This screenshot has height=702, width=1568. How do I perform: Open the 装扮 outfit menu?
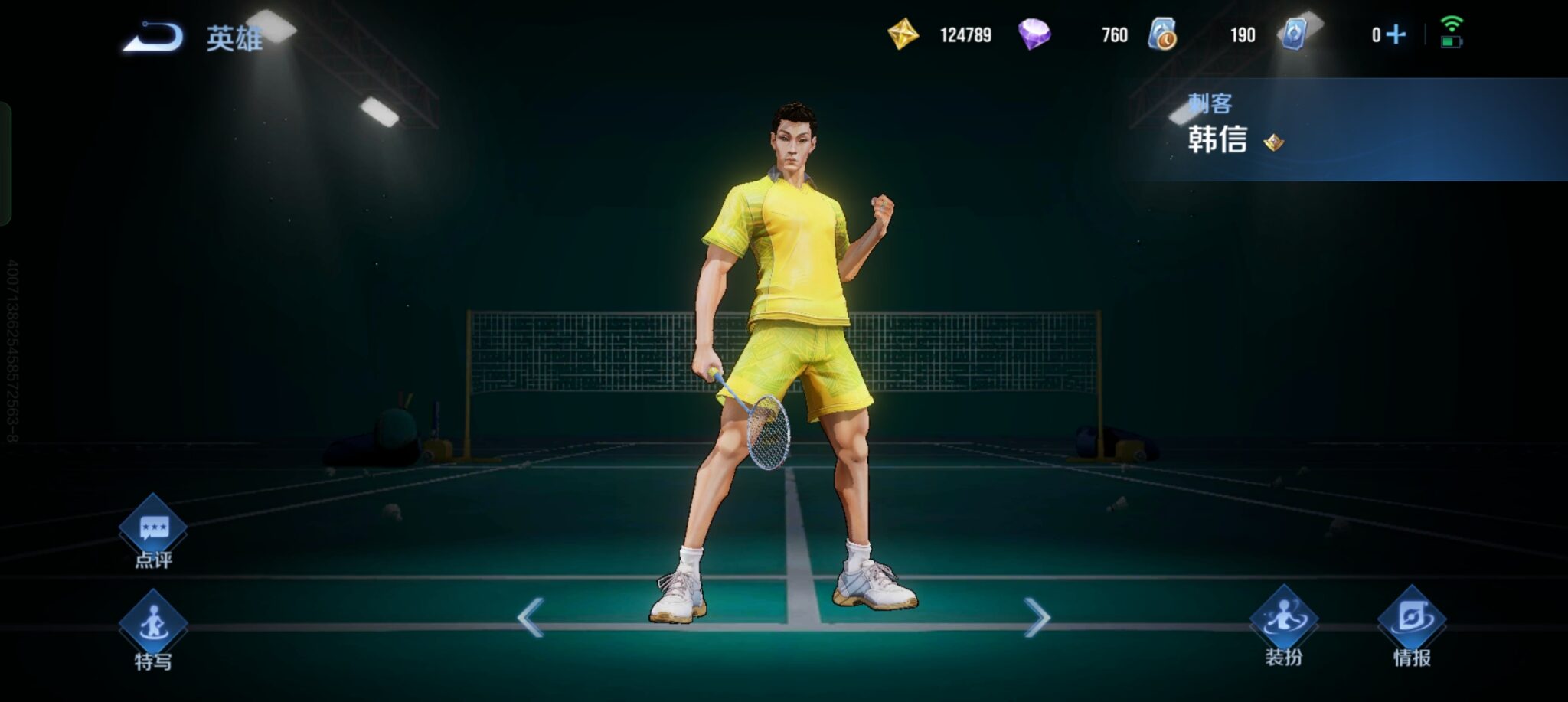[1283, 622]
